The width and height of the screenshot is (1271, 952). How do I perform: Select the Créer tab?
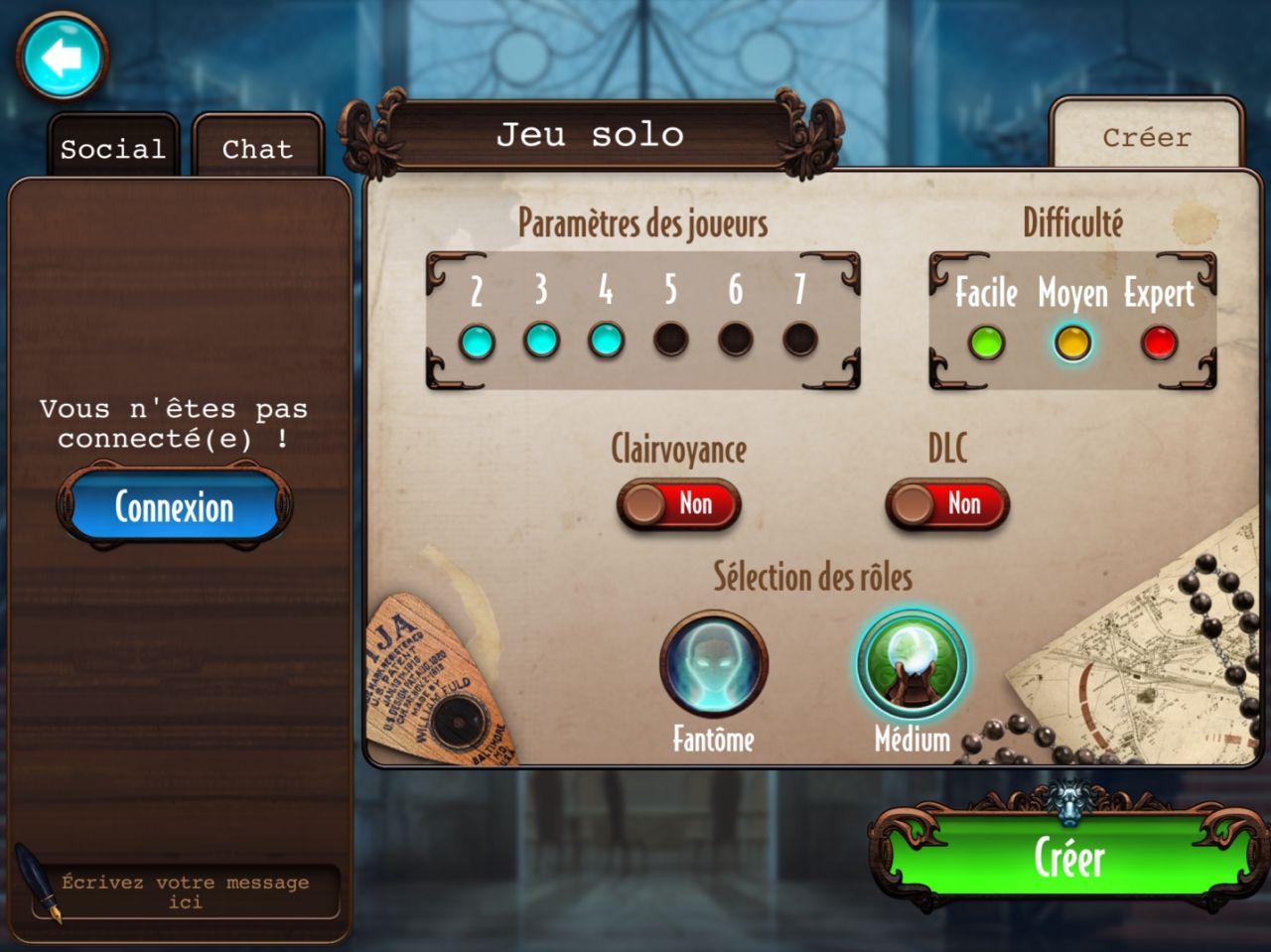click(1146, 137)
